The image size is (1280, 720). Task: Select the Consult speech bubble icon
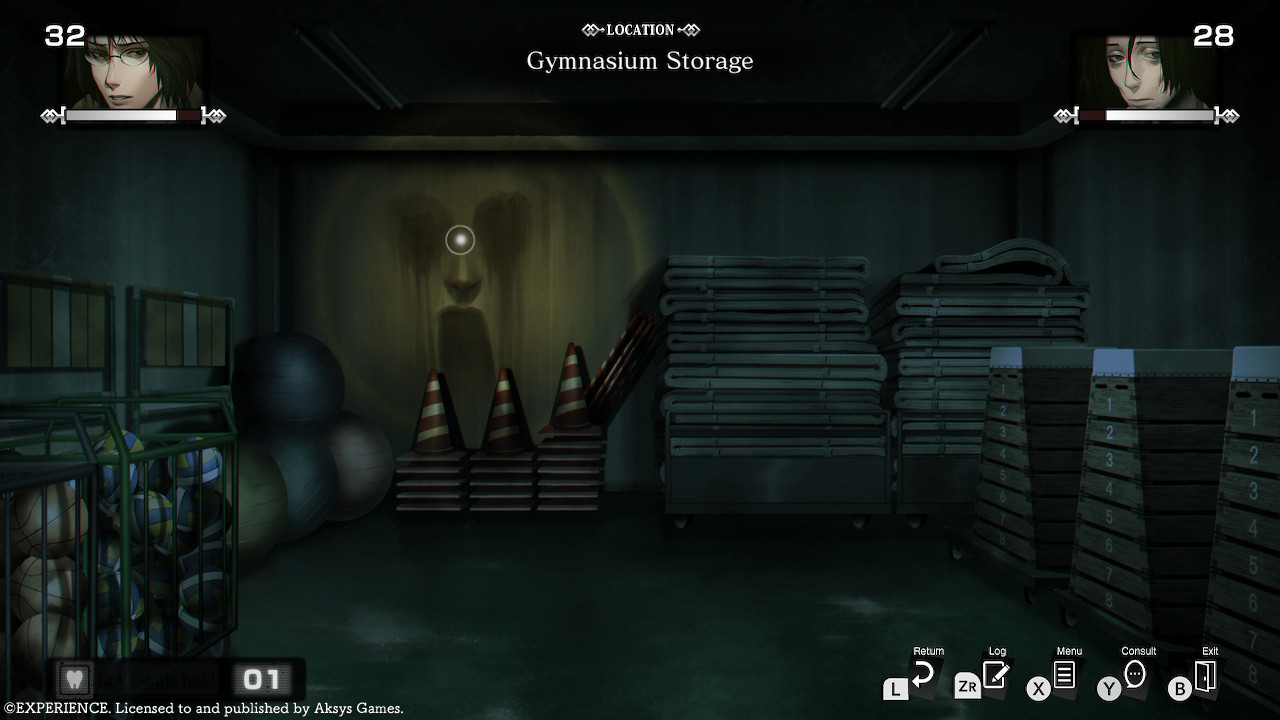[x=1134, y=675]
